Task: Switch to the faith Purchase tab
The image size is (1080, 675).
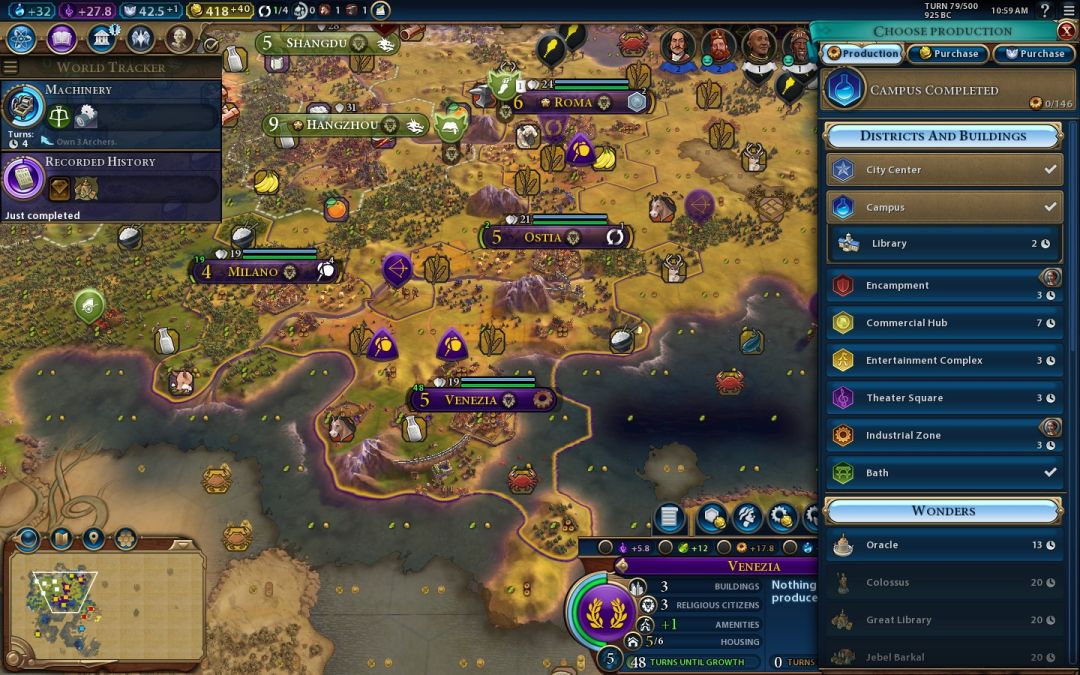Action: (1034, 54)
